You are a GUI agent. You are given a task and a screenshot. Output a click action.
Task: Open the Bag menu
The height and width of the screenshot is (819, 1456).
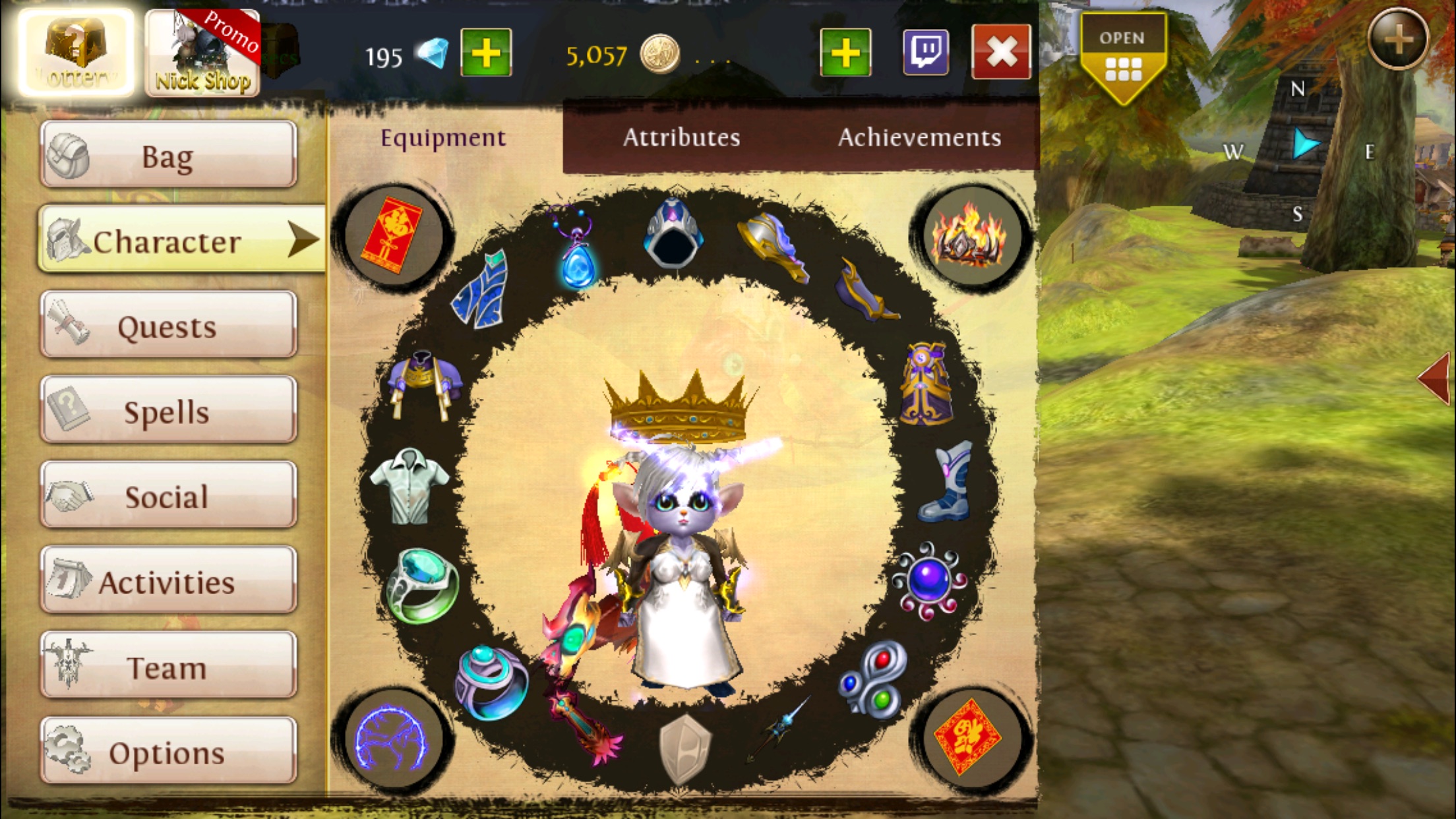click(168, 156)
